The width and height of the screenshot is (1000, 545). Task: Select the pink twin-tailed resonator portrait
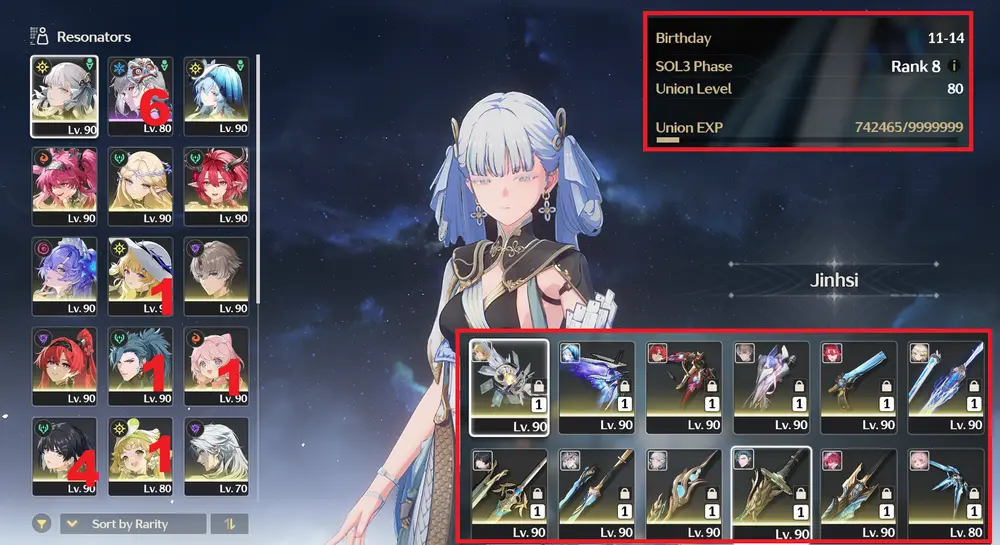coord(64,186)
